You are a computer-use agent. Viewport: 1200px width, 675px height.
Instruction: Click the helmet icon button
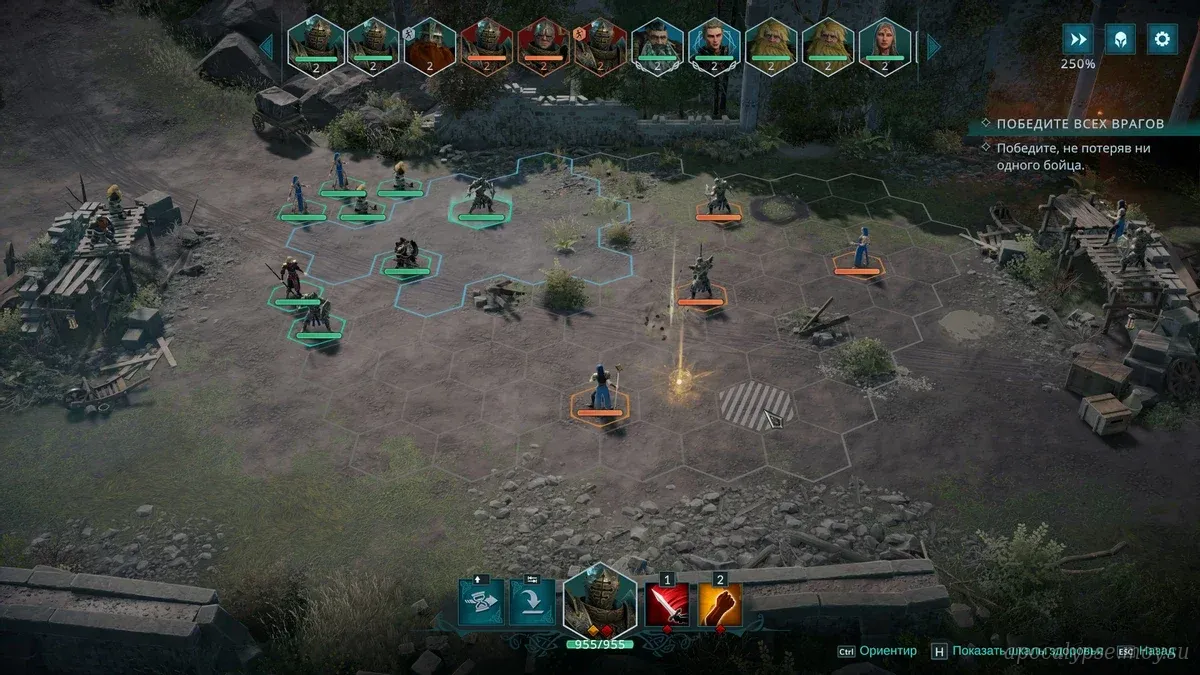click(1119, 40)
